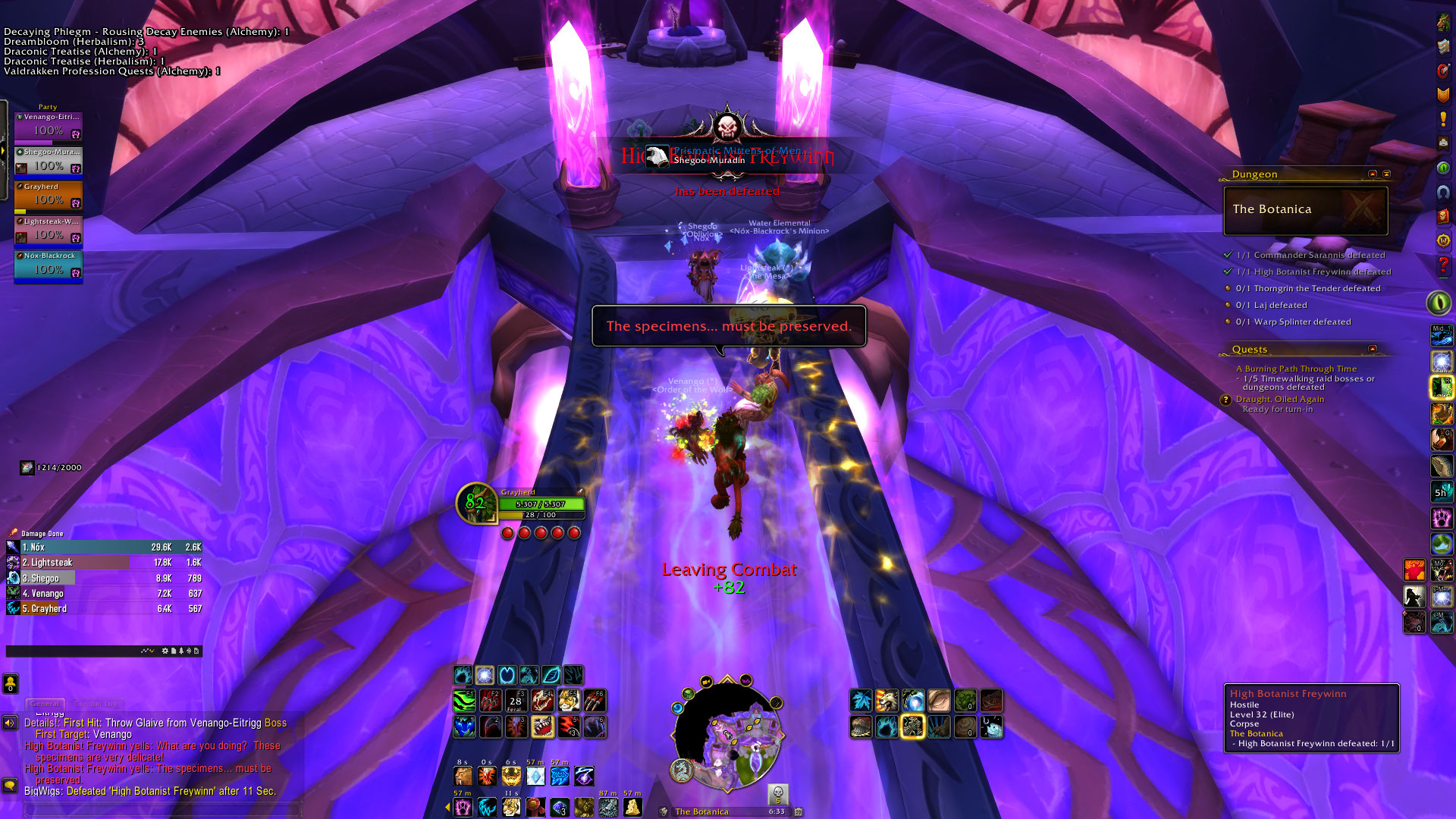
Task: Open the damage meter settings gear
Action: [165, 651]
